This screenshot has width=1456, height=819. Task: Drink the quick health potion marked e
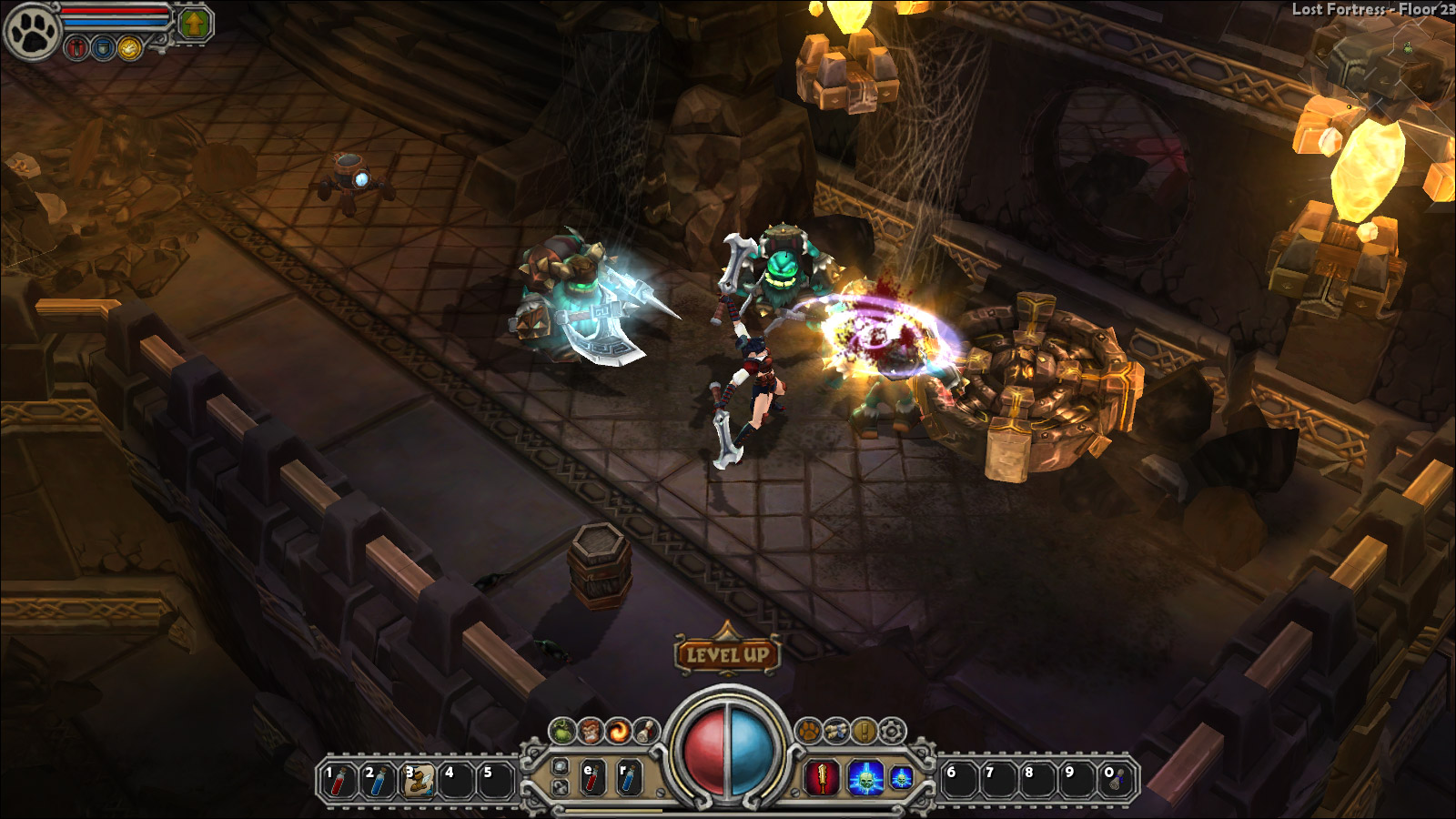tap(592, 778)
